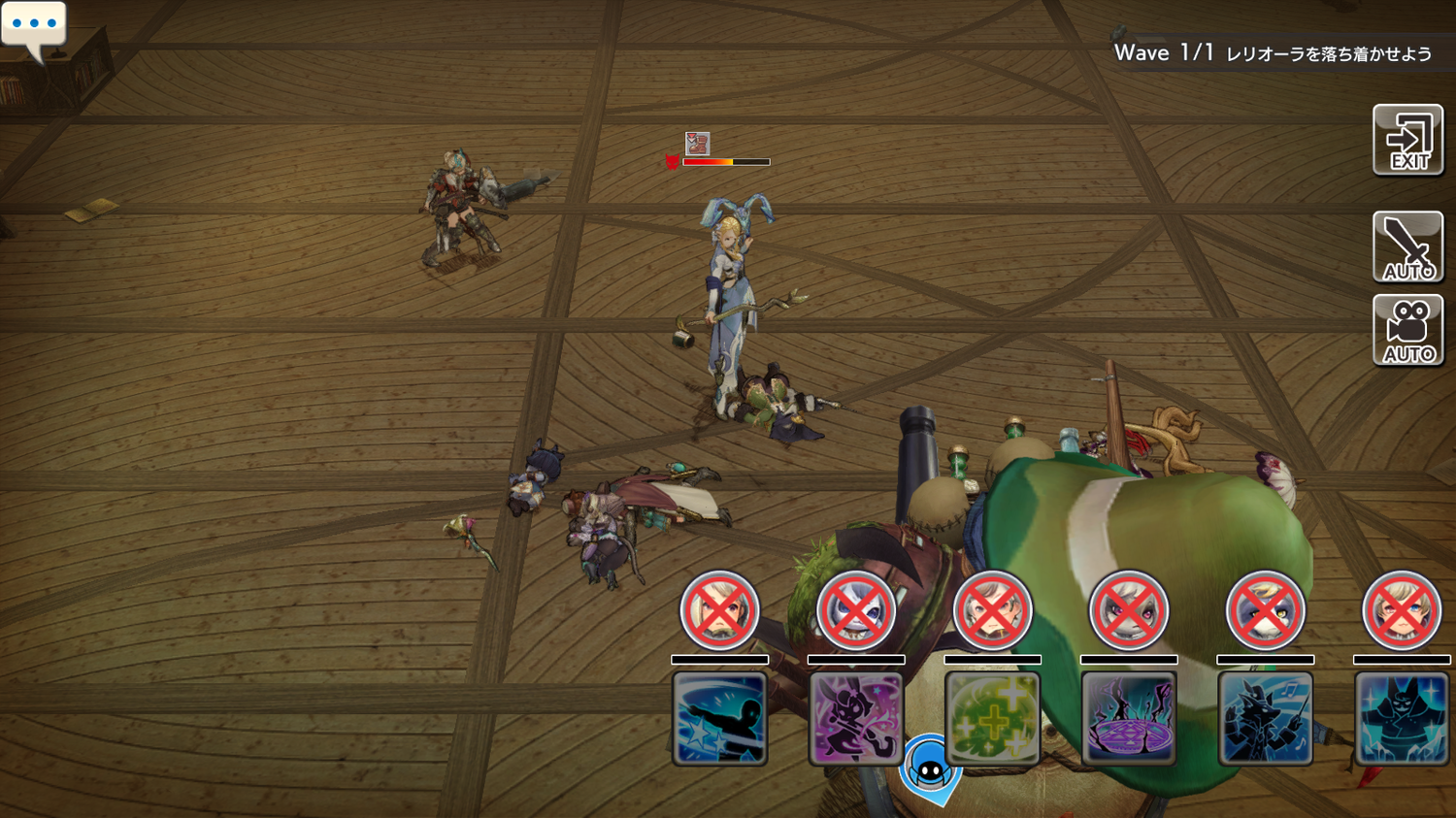Toggle the camera AUTO button

point(1407,331)
